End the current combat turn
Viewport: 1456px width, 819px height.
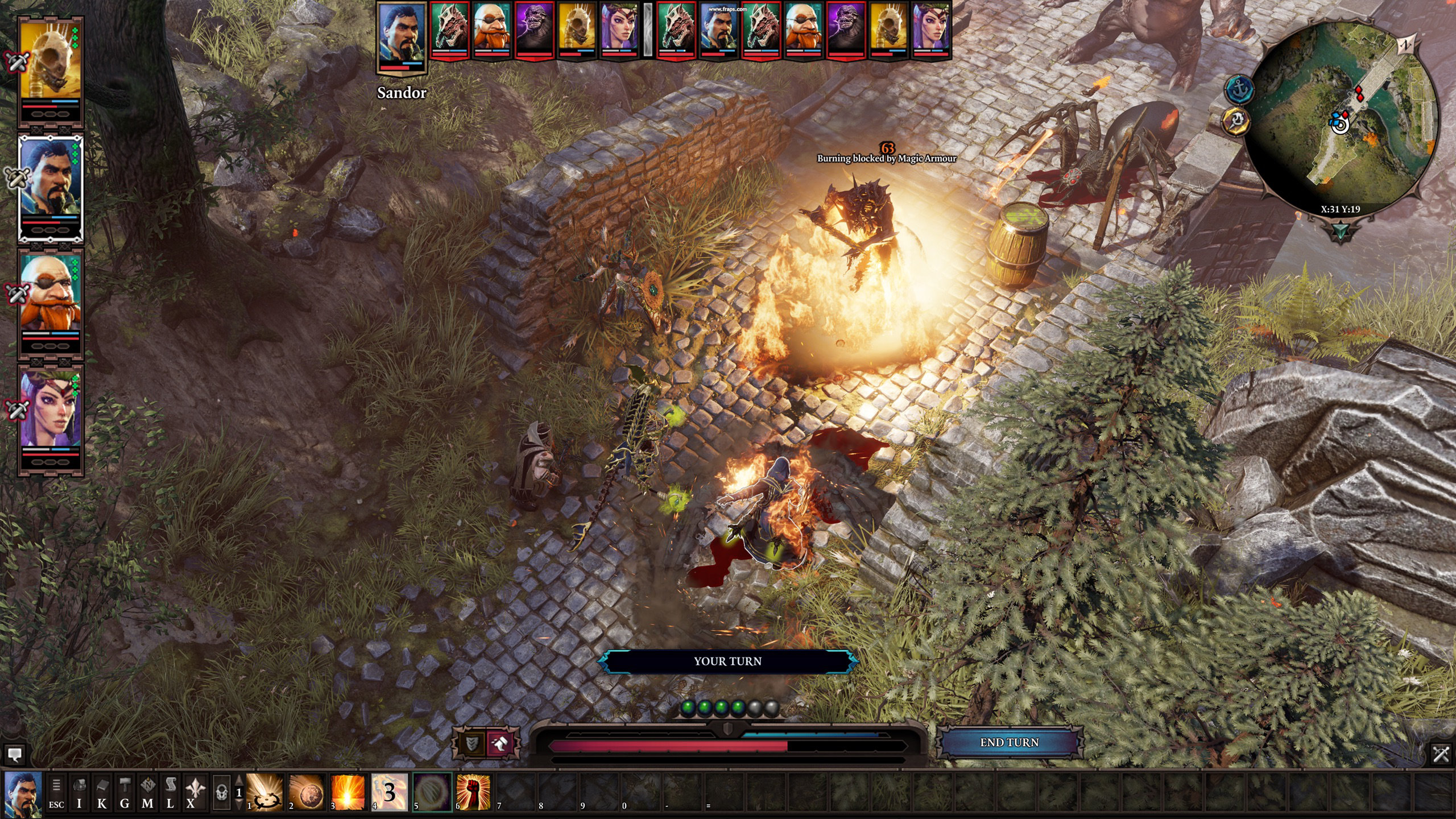tap(1009, 742)
